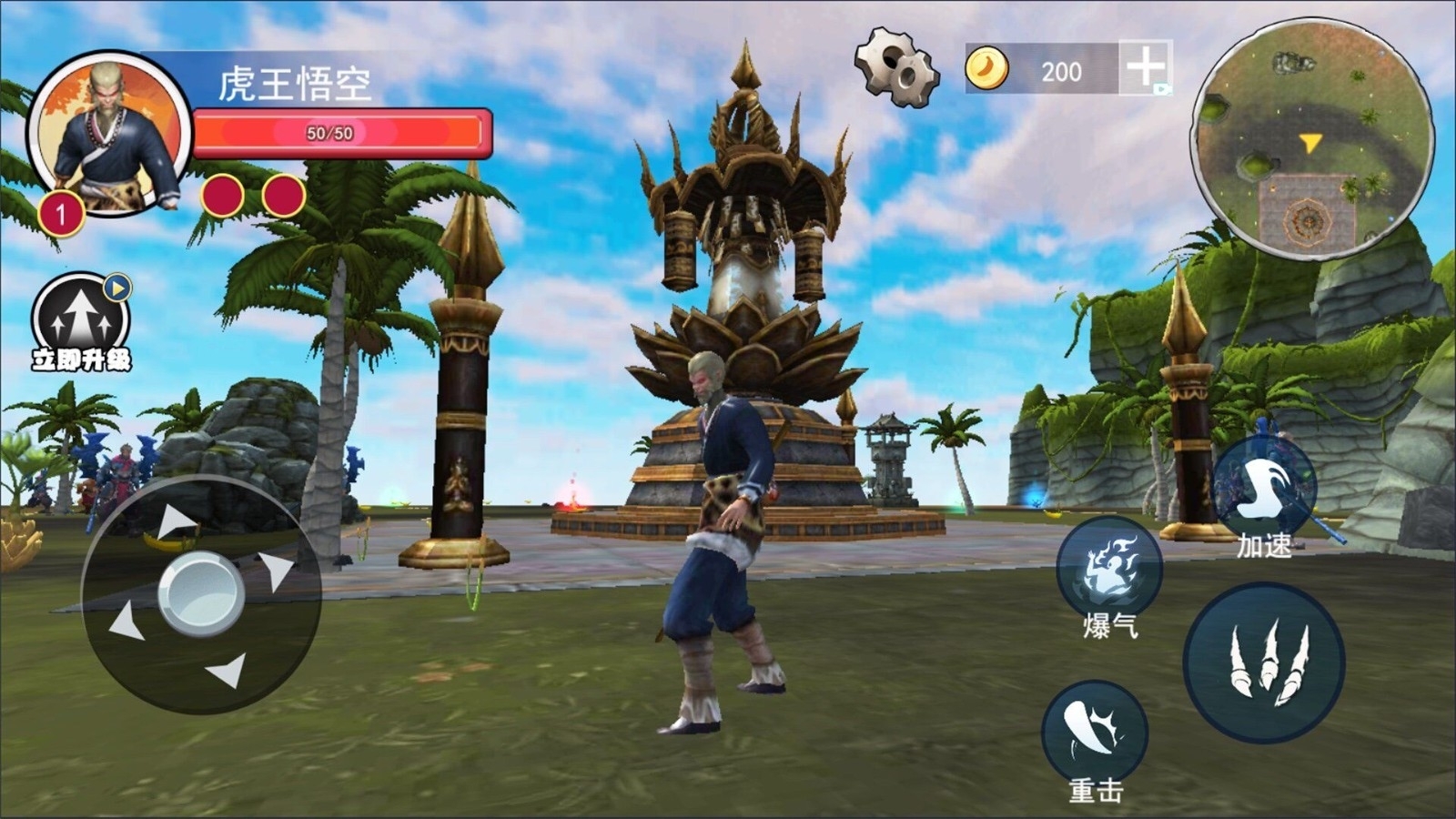This screenshot has height=819, width=1456.
Task: Tap the virtual joystick center knob
Action: point(200,594)
